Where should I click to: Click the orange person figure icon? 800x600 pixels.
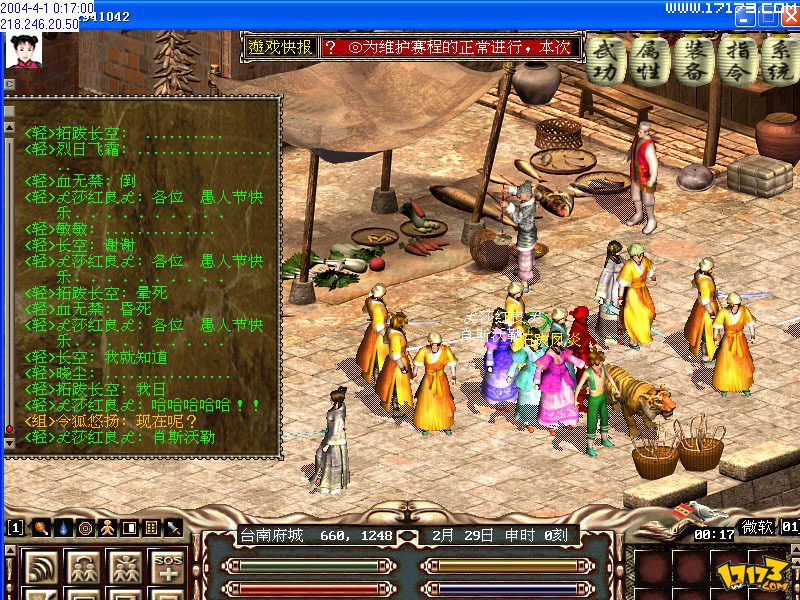[108, 528]
